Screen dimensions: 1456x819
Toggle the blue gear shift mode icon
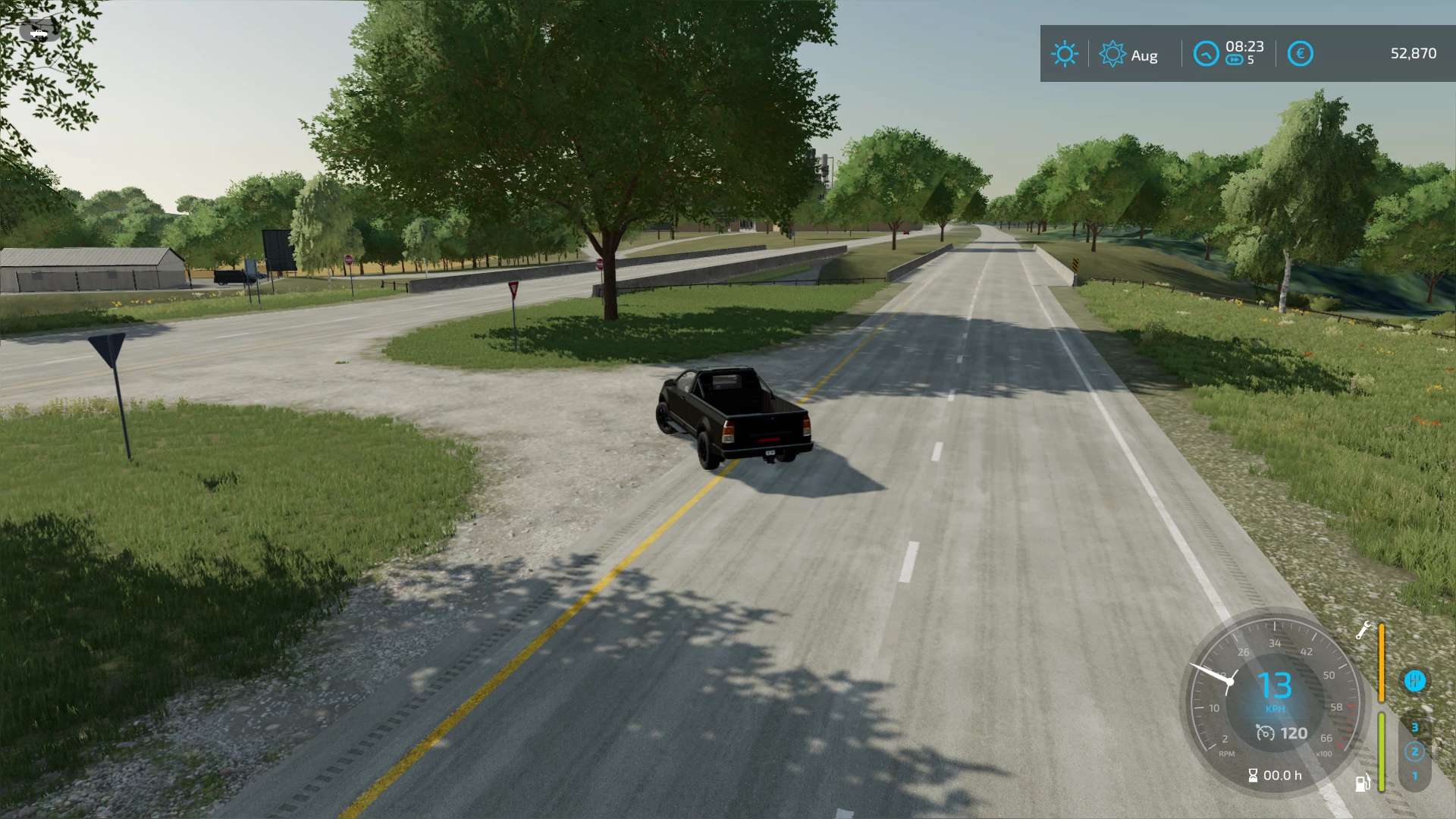[1414, 680]
